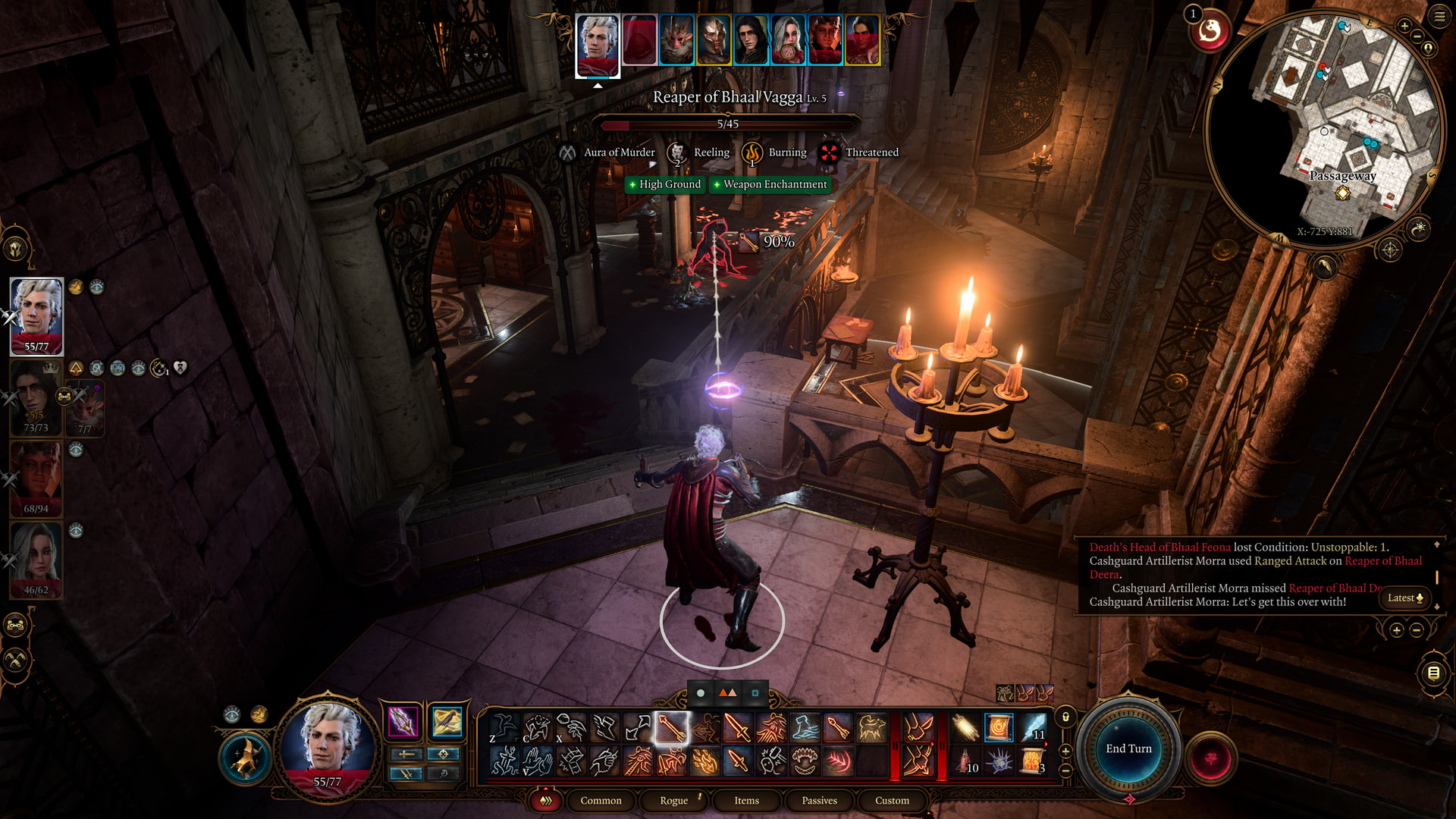Show the Items hotbar tab
1456x819 pixels.
(746, 800)
